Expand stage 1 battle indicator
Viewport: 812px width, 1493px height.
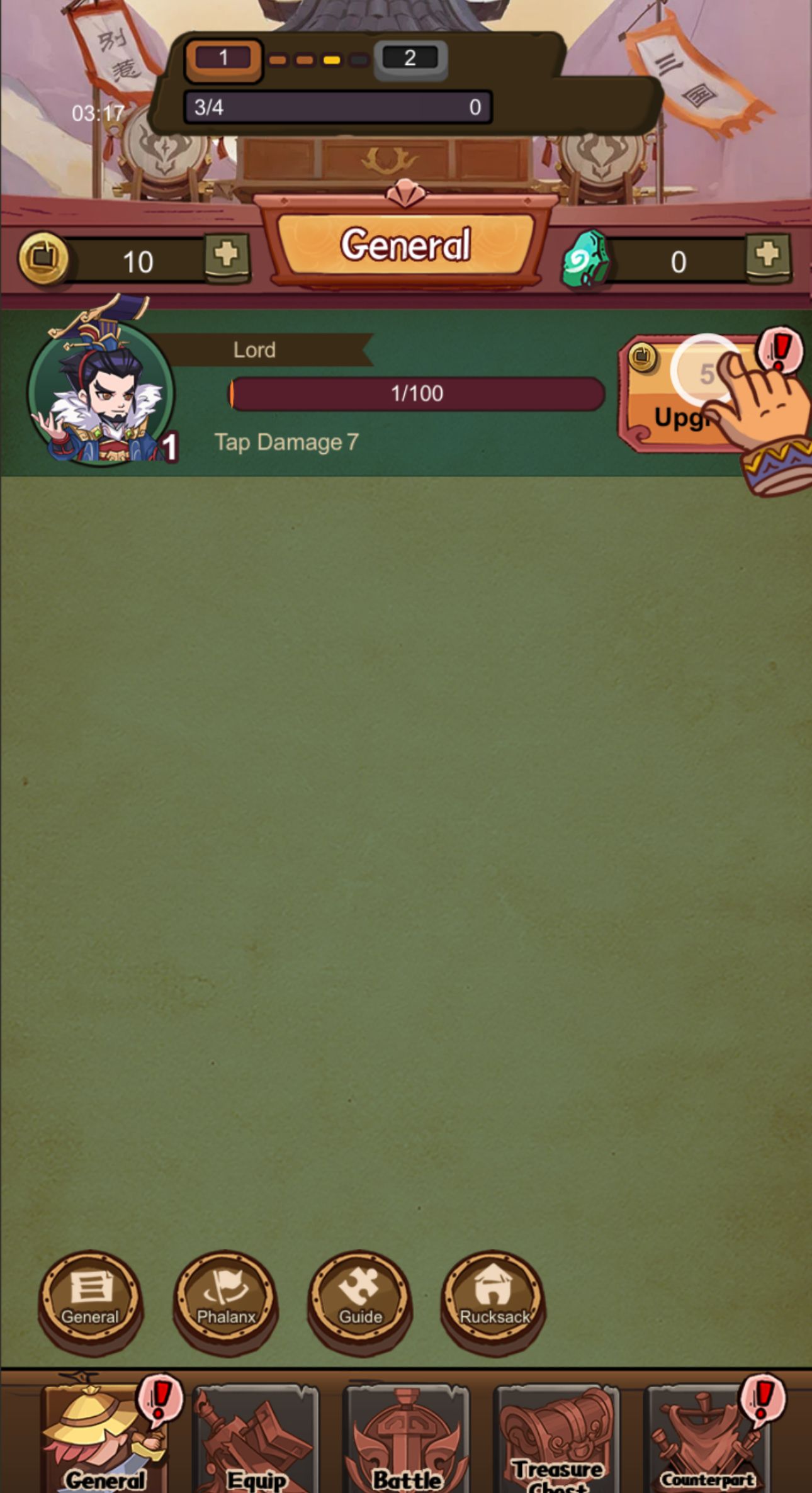(225, 59)
